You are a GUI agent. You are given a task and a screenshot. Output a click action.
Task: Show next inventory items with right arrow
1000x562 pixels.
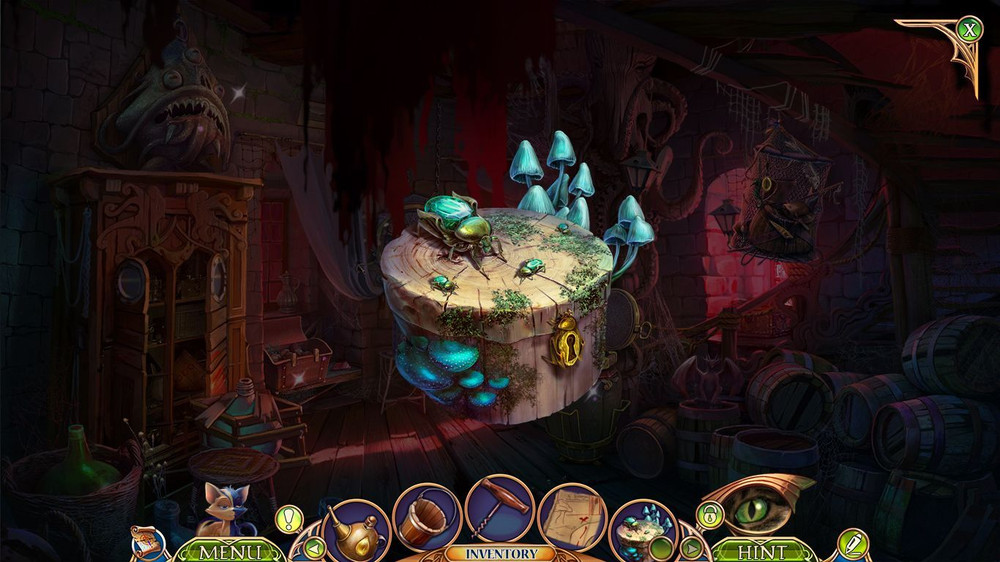(691, 547)
